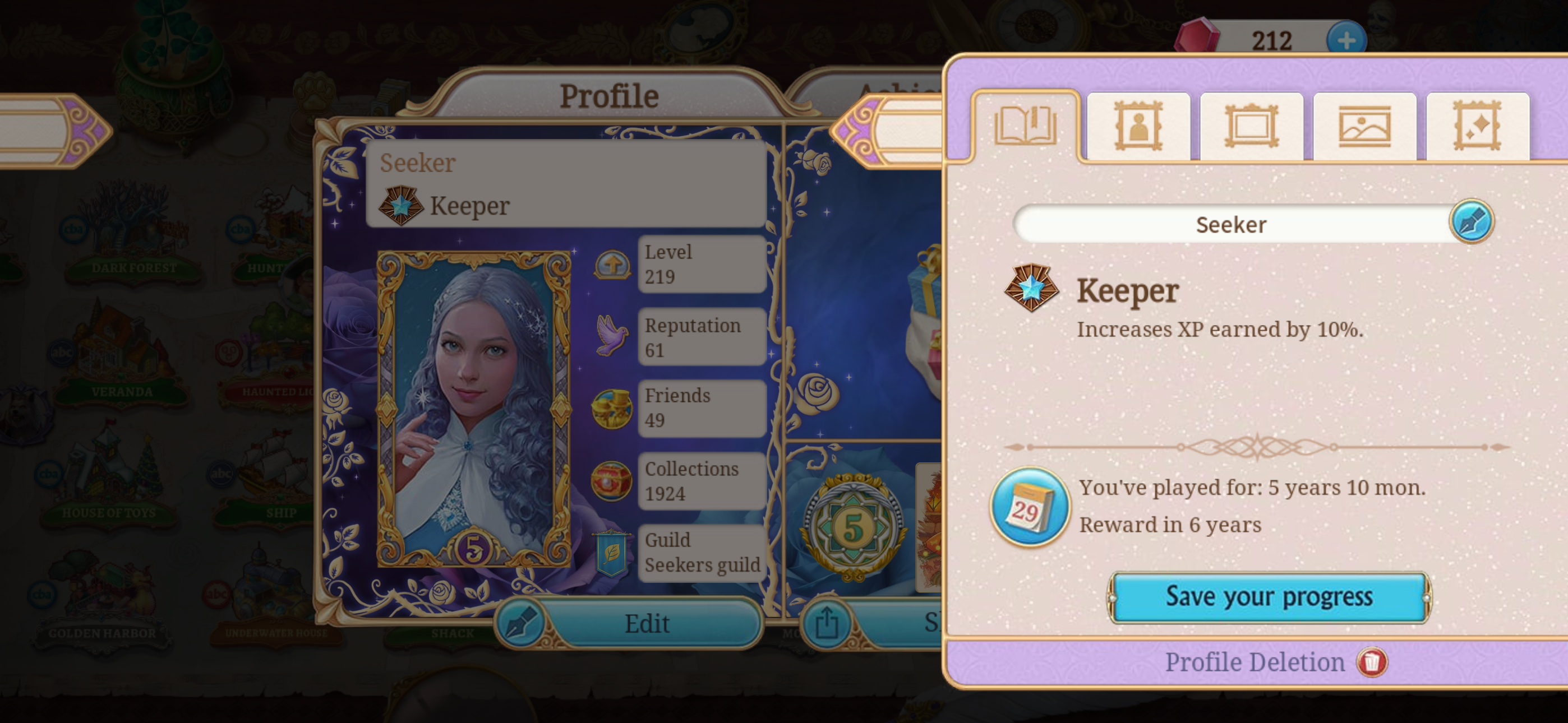Tap the calendar playtime reward icon
1568x723 pixels.
tap(1029, 506)
